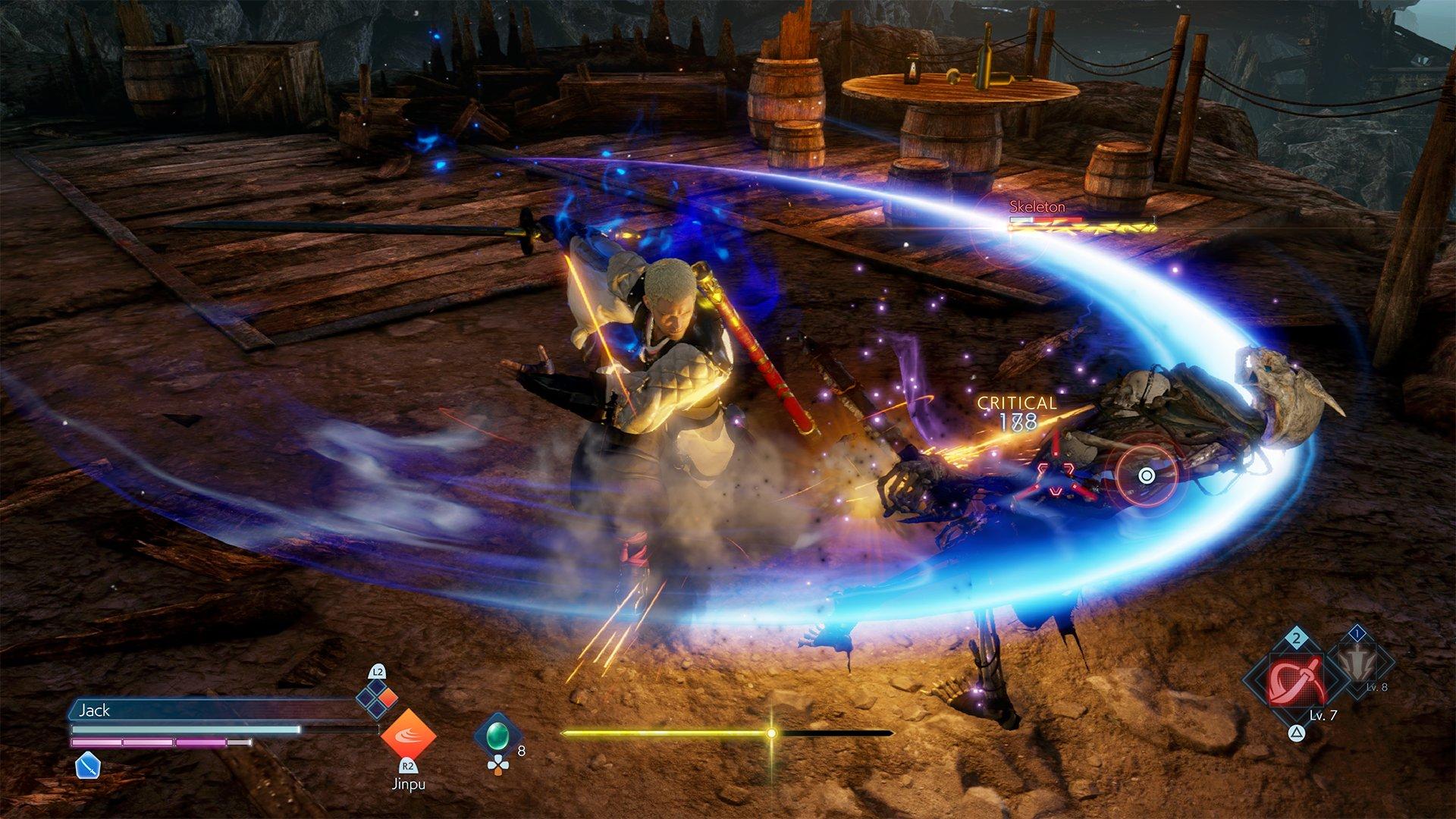Image resolution: width=1456 pixels, height=819 pixels.
Task: Click the Triangle button prompt under the job icon
Action: [x=1297, y=733]
